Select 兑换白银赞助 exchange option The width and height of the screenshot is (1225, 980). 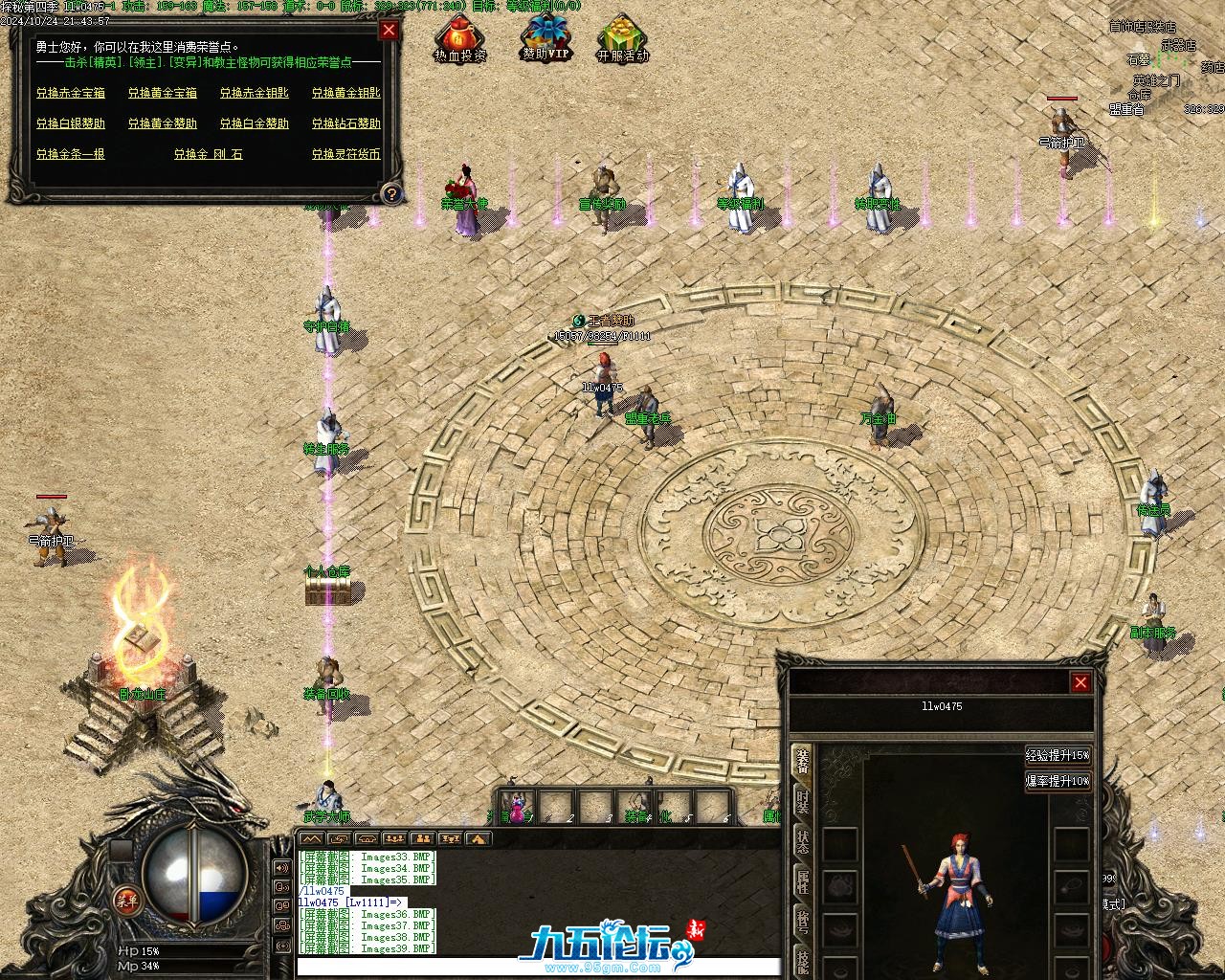(x=71, y=123)
